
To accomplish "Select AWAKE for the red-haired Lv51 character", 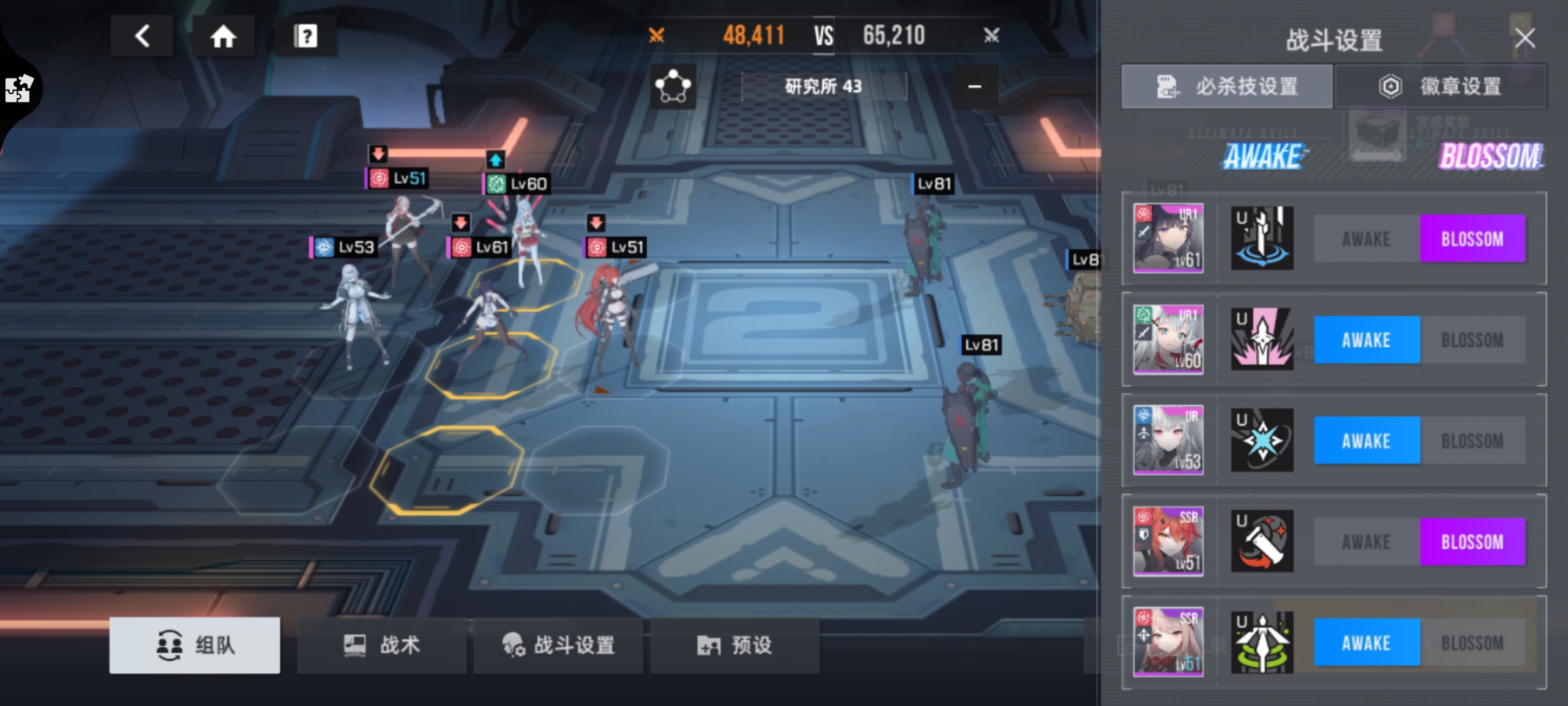I will click(1366, 542).
